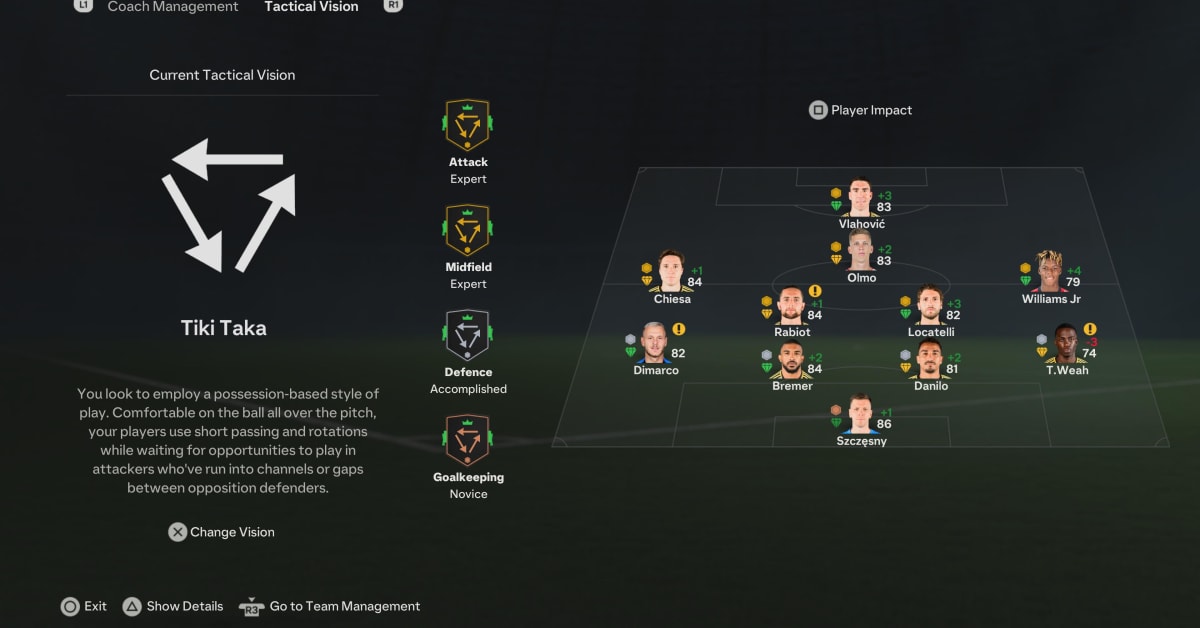Click the Goalkeeping Novice badge
Viewport: 1200px width, 628px height.
467,441
